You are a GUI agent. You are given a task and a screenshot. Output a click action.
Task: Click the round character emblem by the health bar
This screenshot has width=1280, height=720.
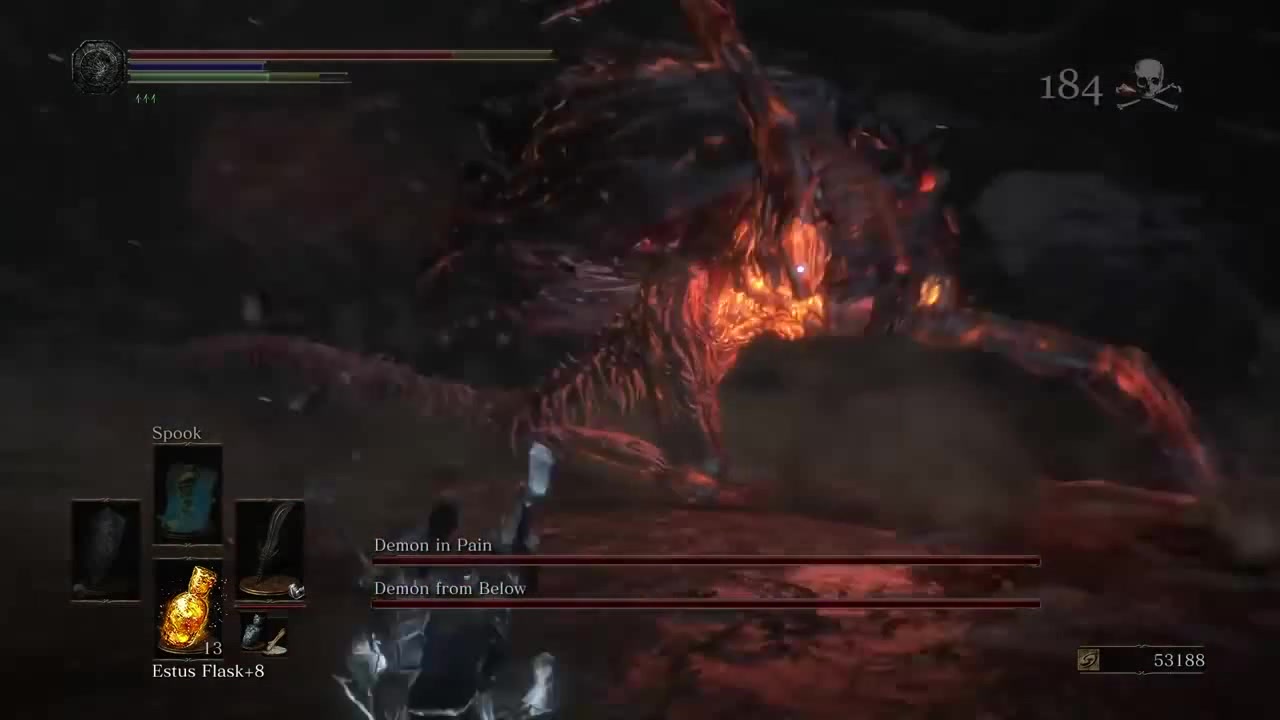click(x=99, y=66)
